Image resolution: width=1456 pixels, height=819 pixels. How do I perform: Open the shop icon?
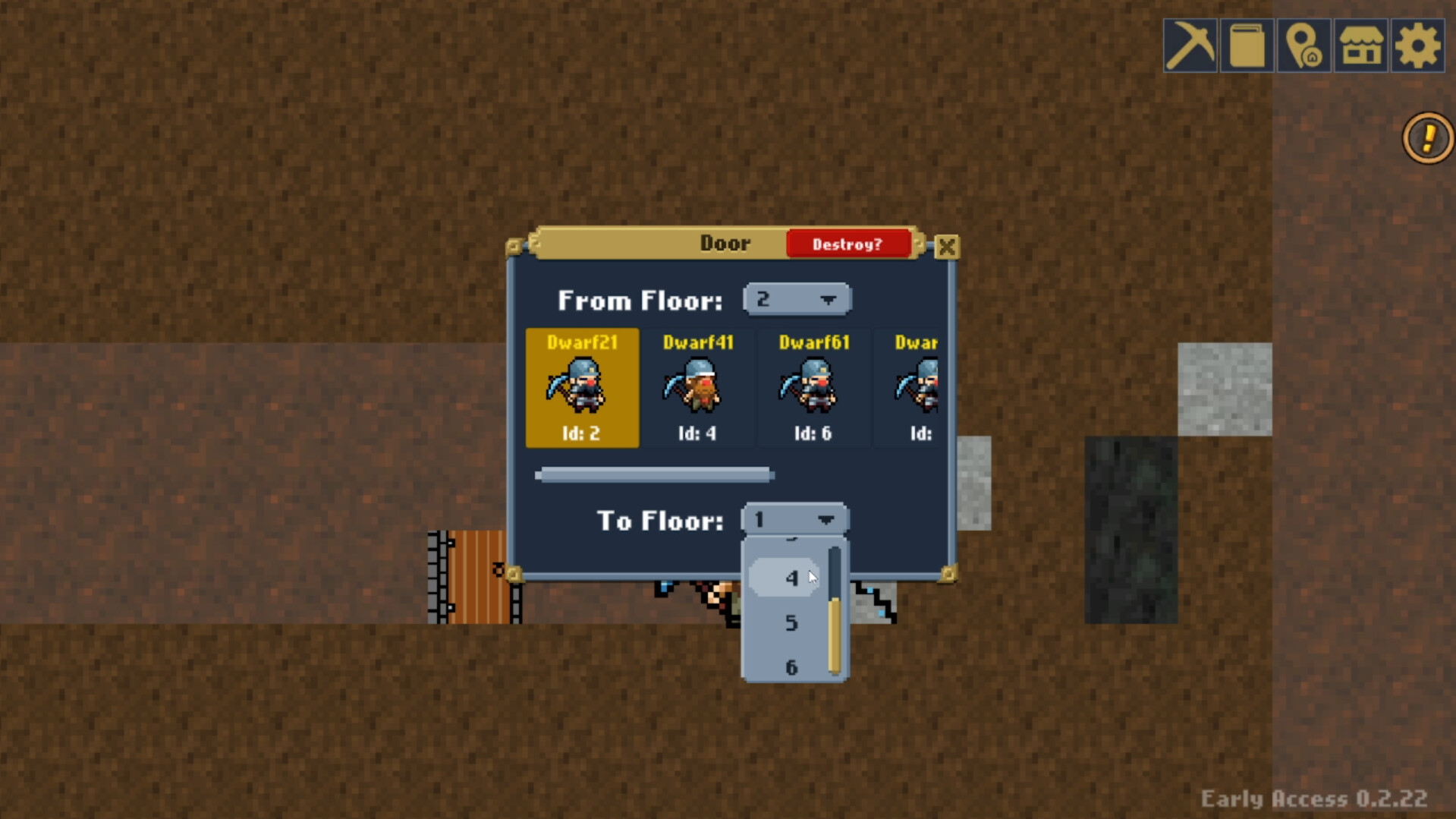tap(1360, 46)
